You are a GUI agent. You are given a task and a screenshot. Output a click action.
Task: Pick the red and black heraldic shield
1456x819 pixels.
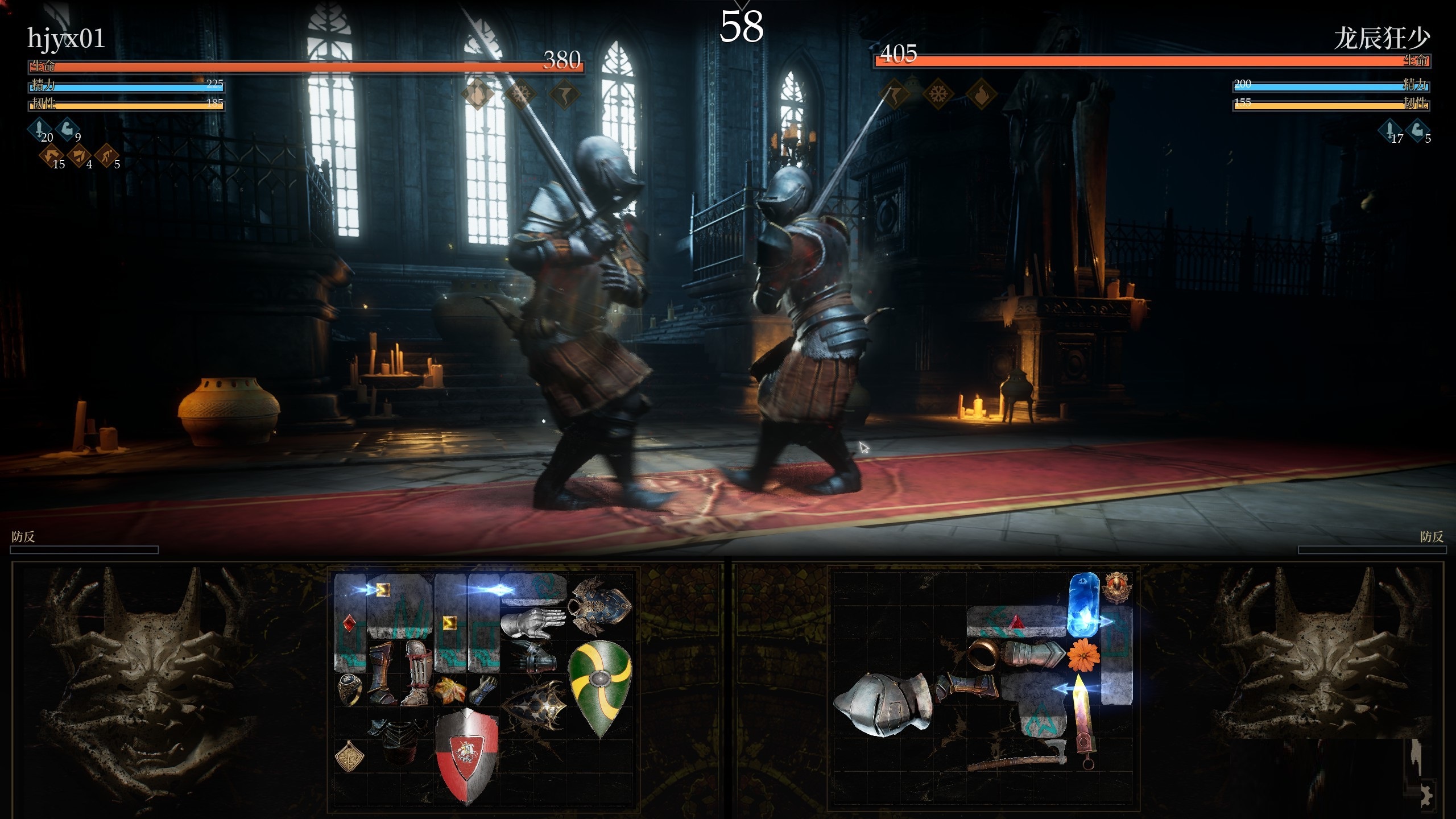coord(467,754)
